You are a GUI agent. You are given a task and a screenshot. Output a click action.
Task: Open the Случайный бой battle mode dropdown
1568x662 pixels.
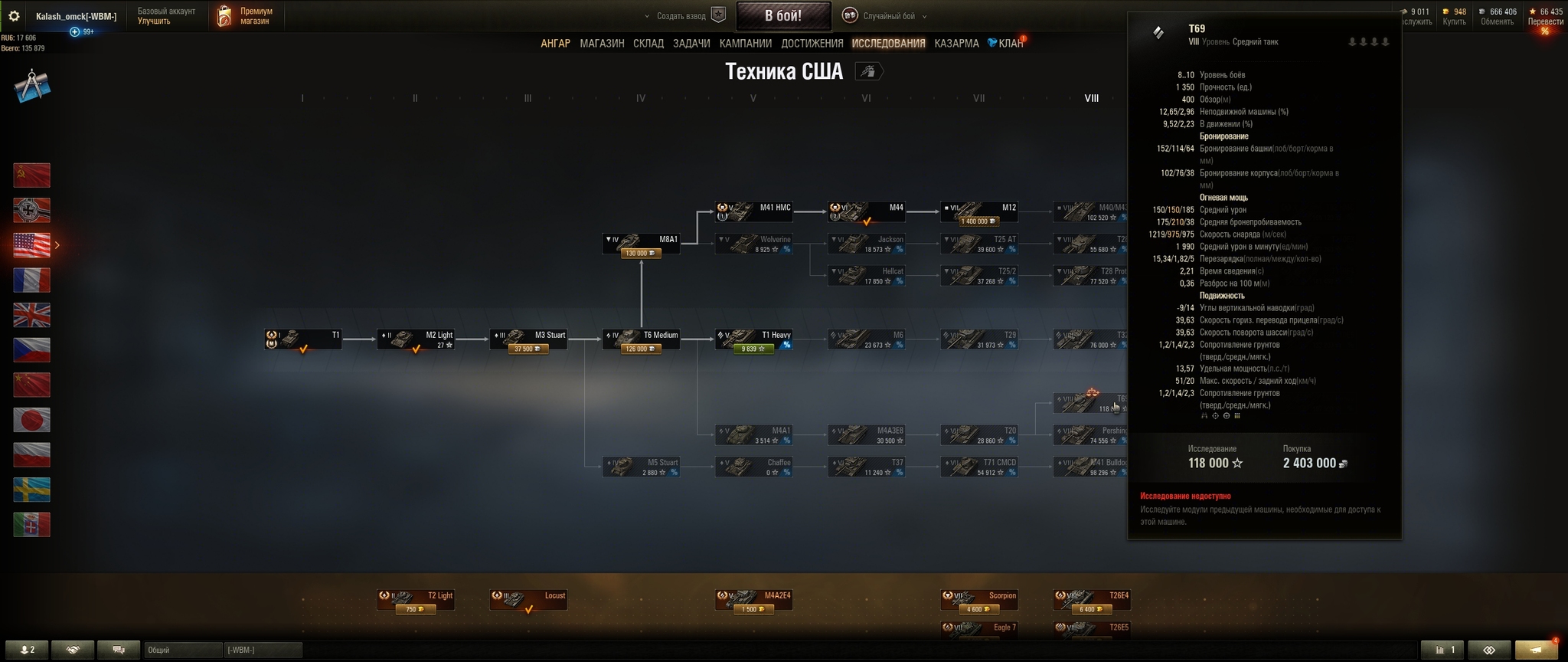click(888, 16)
